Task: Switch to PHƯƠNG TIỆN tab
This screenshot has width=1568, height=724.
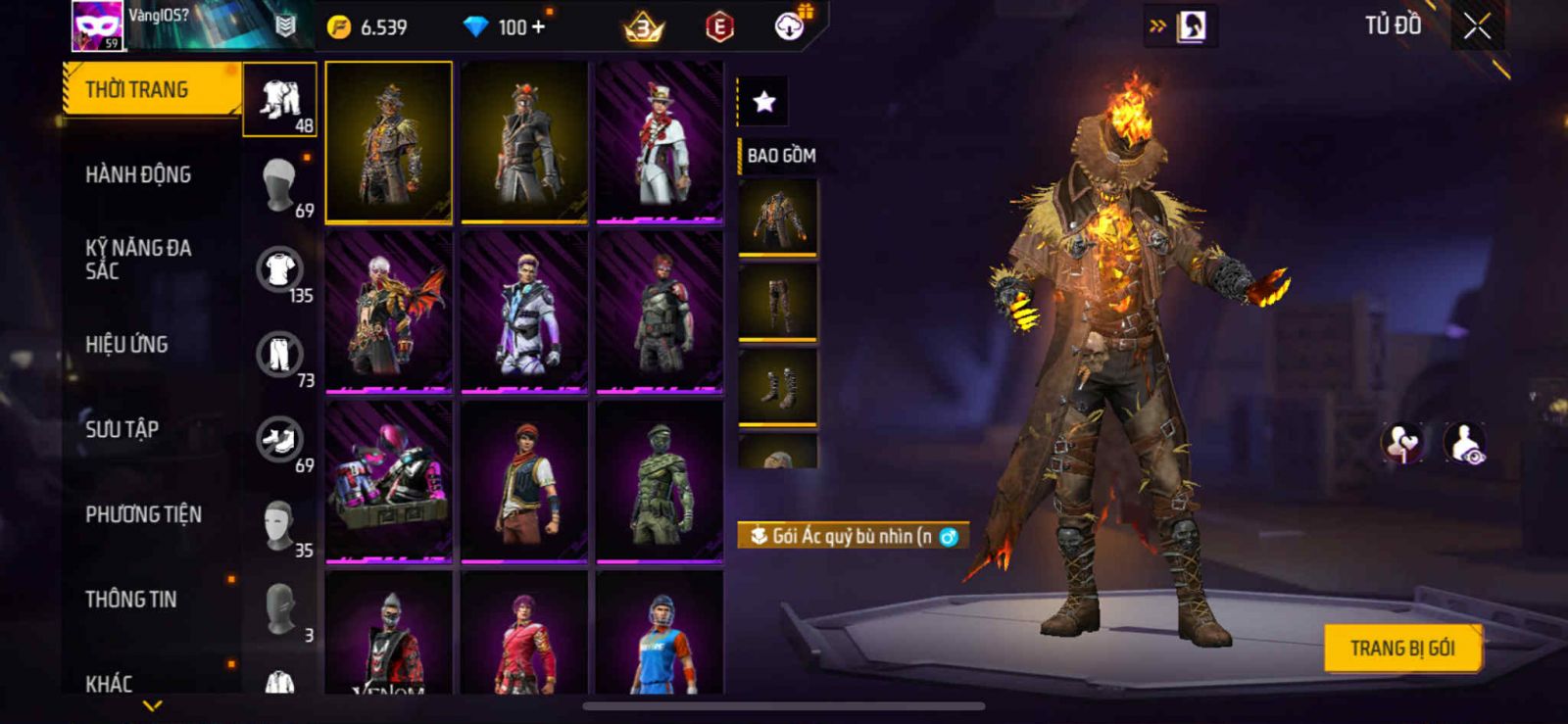Action: [x=143, y=514]
